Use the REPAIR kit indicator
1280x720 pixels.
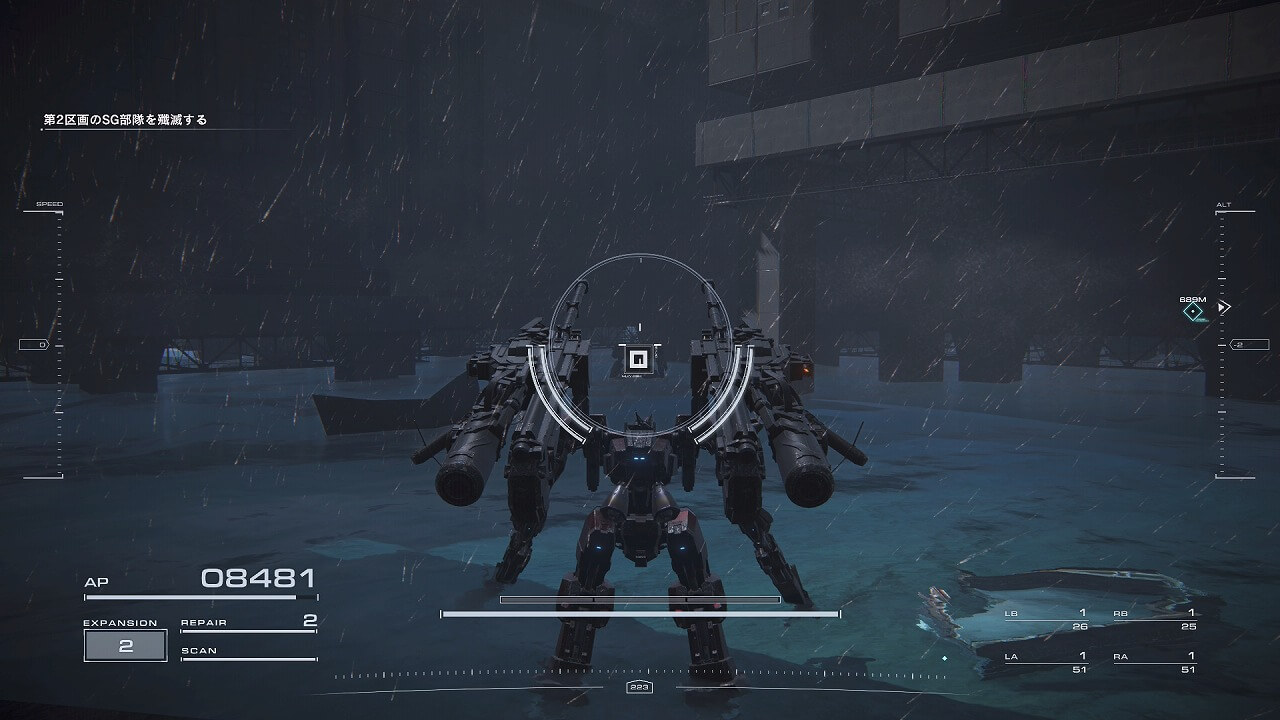(248, 623)
